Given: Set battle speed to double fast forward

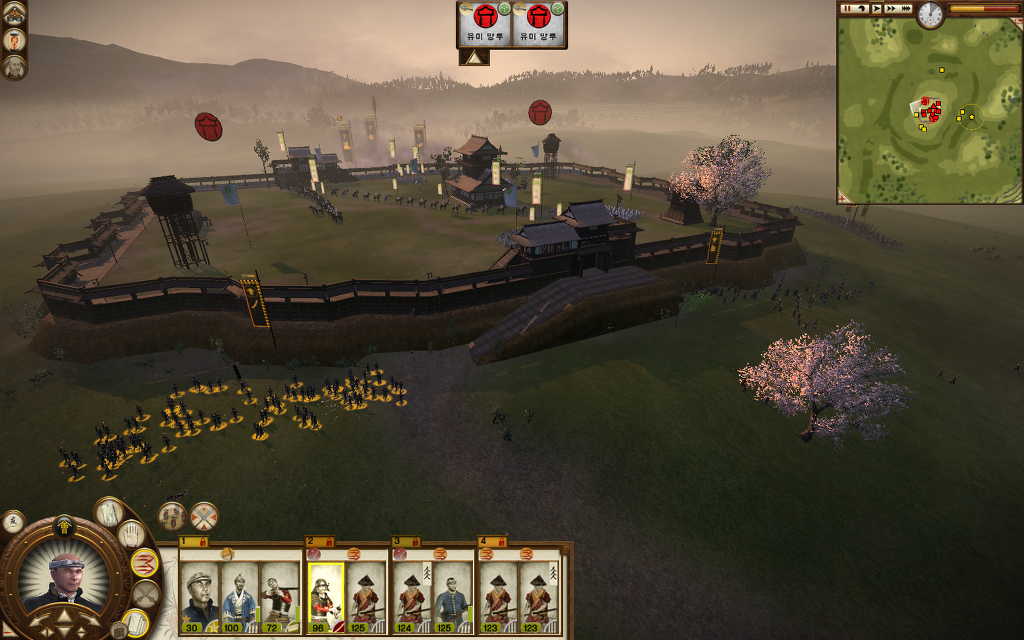Looking at the screenshot, I should [891, 8].
